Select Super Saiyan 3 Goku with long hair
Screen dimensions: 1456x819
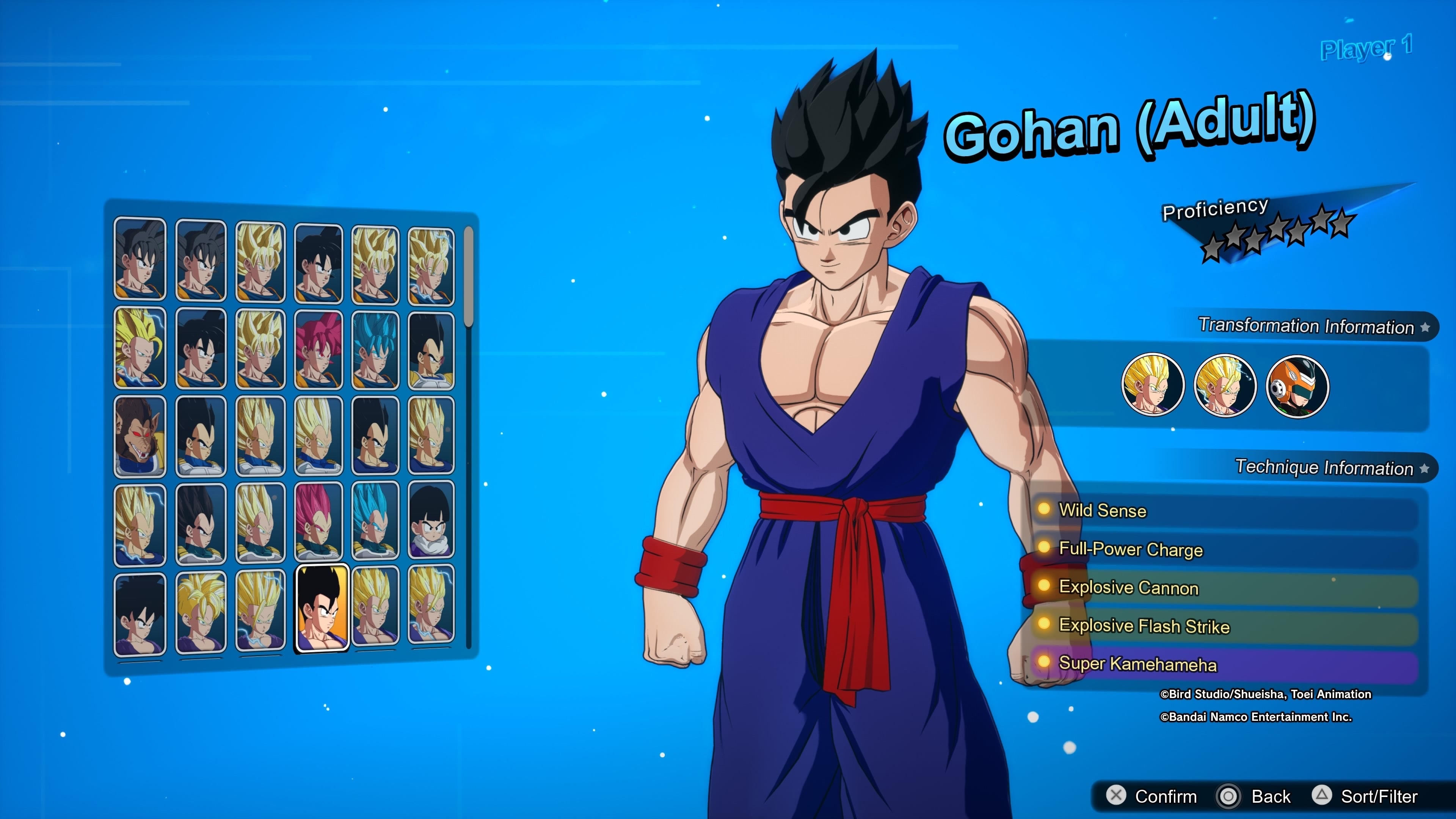(140, 348)
